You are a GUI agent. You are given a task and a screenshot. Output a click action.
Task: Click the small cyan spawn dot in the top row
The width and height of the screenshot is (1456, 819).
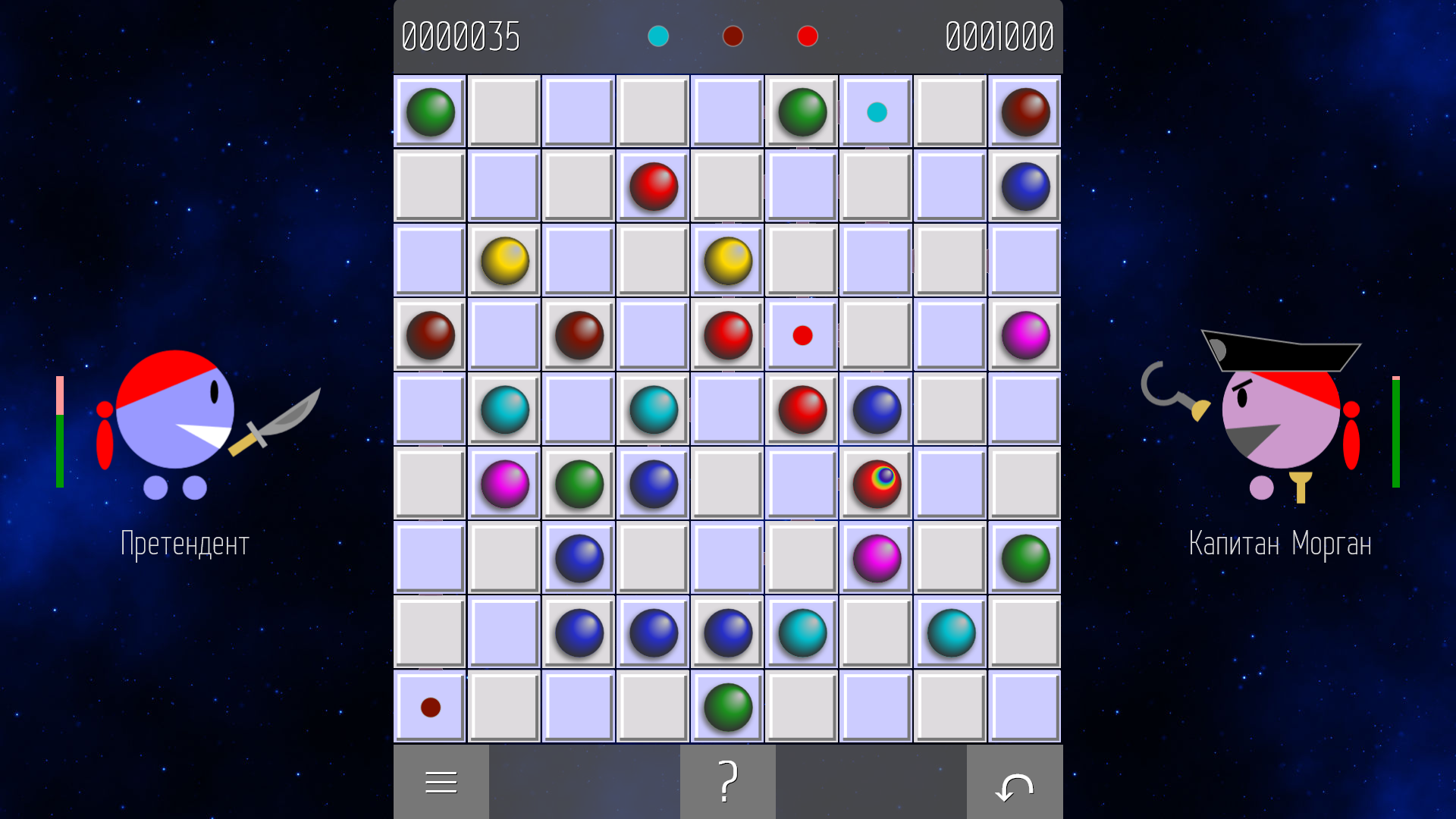click(876, 112)
